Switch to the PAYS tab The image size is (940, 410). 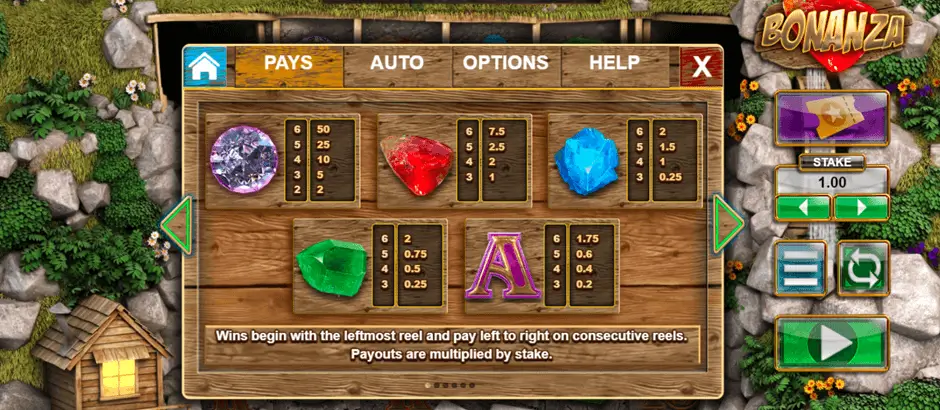coord(288,64)
